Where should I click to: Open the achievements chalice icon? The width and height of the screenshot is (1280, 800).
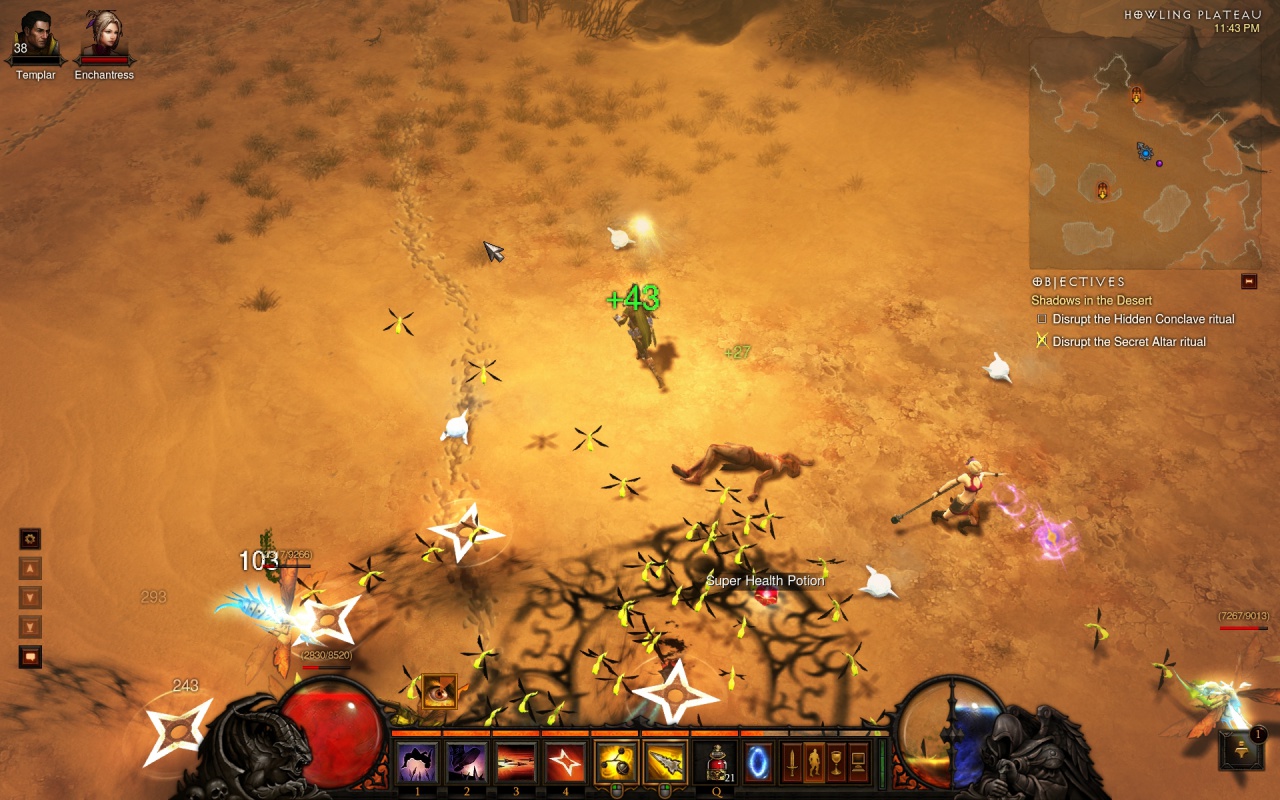point(836,763)
